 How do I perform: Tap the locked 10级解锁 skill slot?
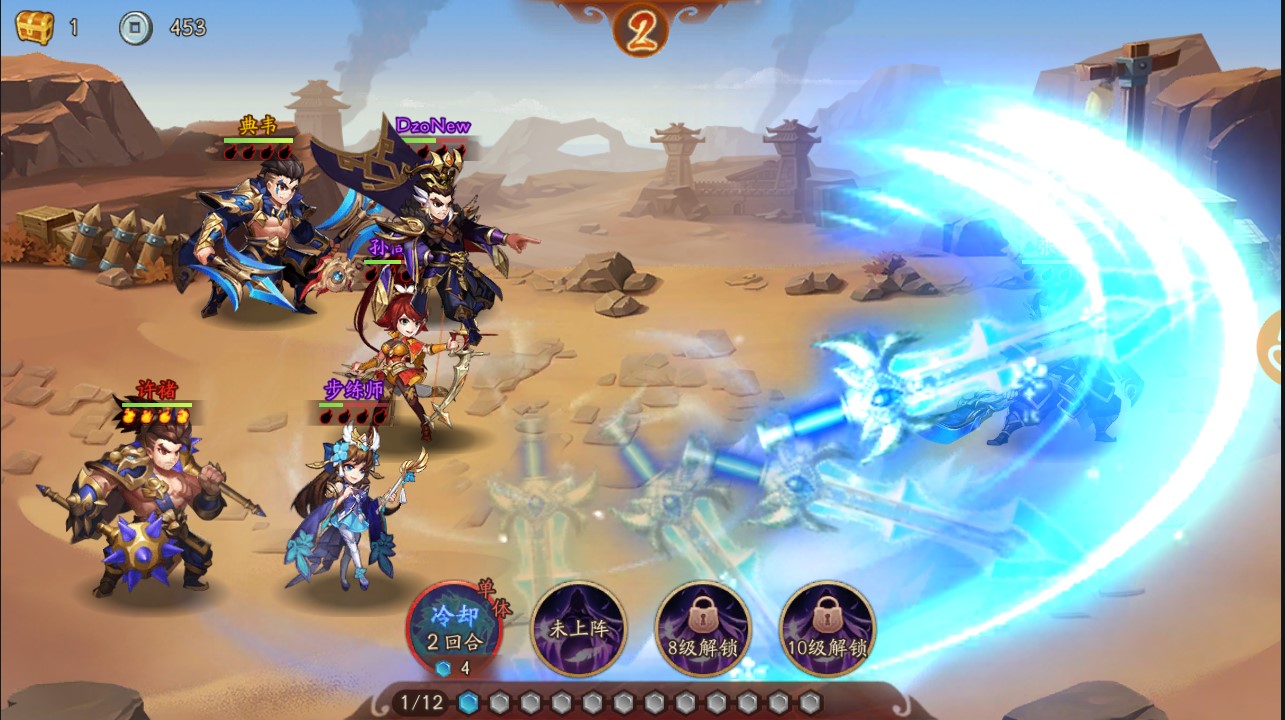pos(826,629)
